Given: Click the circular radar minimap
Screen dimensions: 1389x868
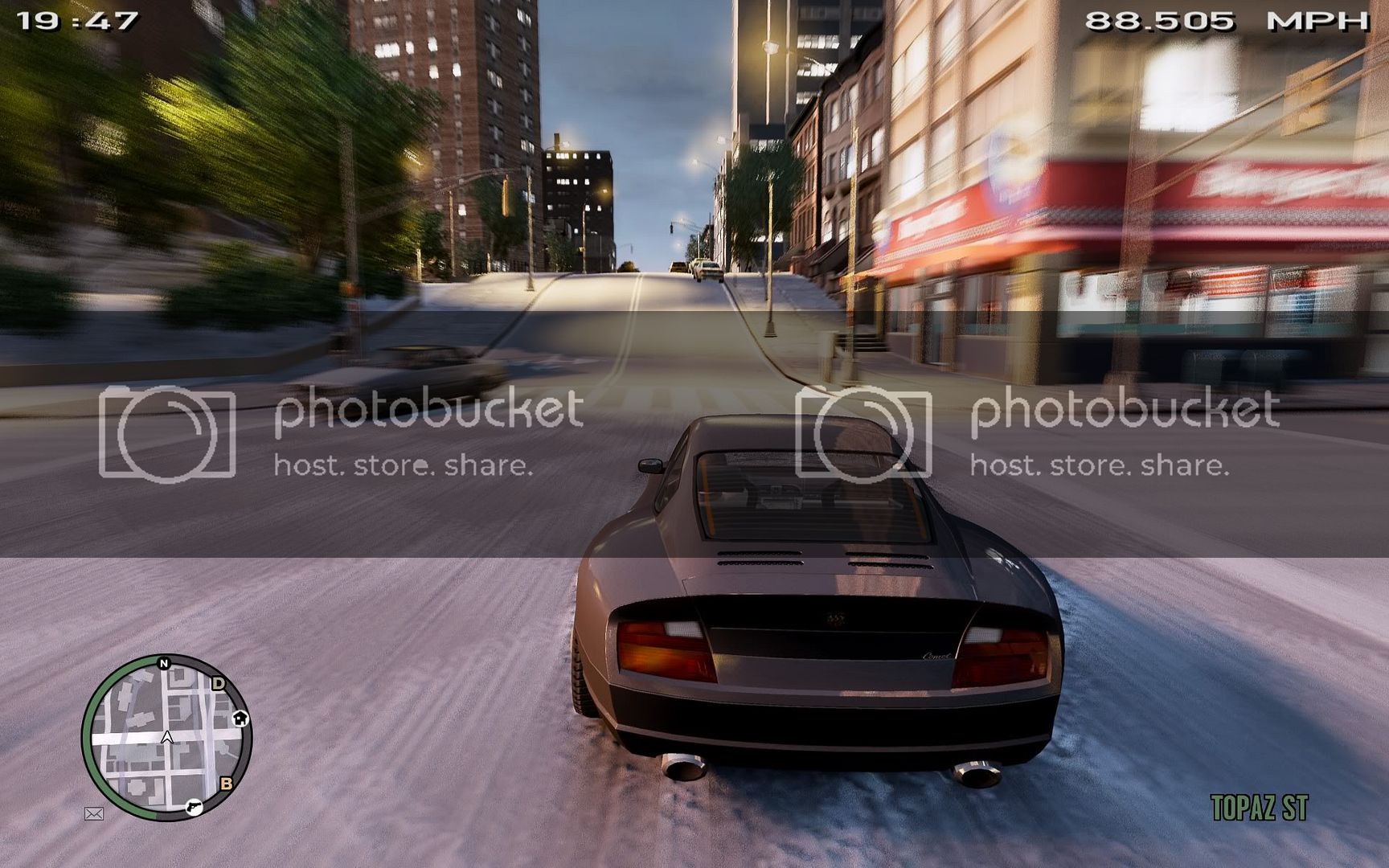Looking at the screenshot, I should click(166, 737).
